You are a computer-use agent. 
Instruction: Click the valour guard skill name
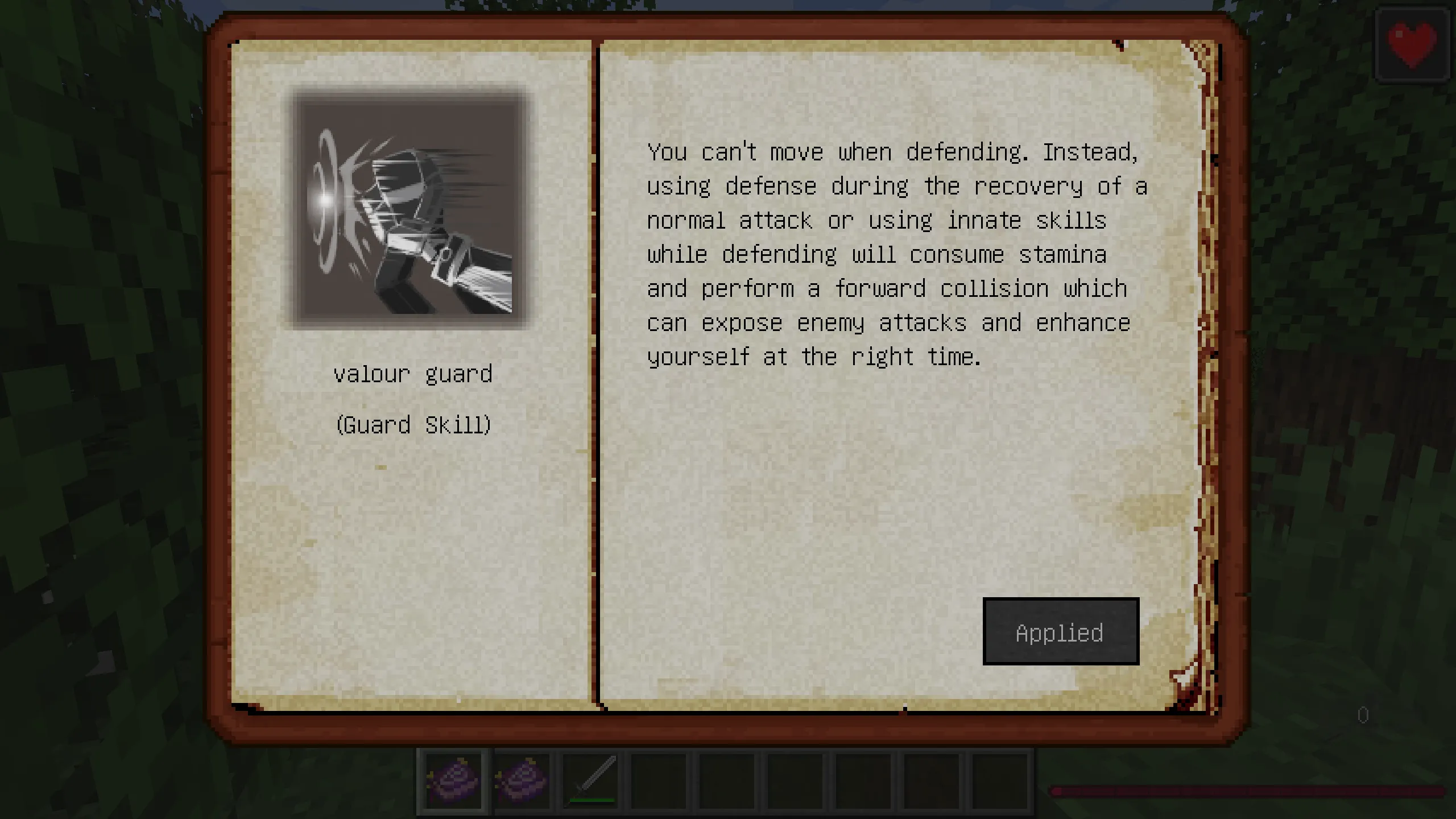click(414, 374)
